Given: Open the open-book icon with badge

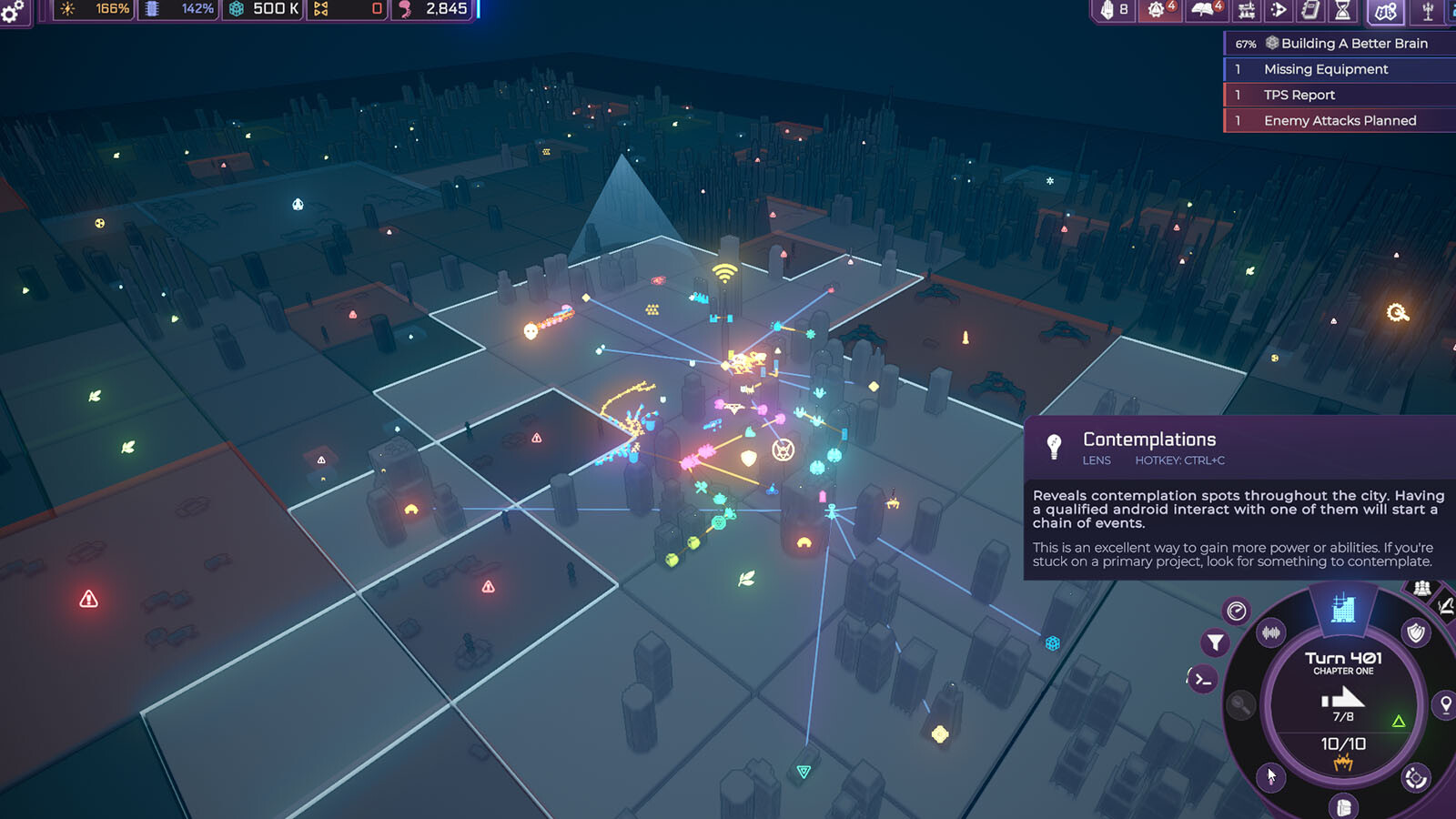Looking at the screenshot, I should (1205, 10).
